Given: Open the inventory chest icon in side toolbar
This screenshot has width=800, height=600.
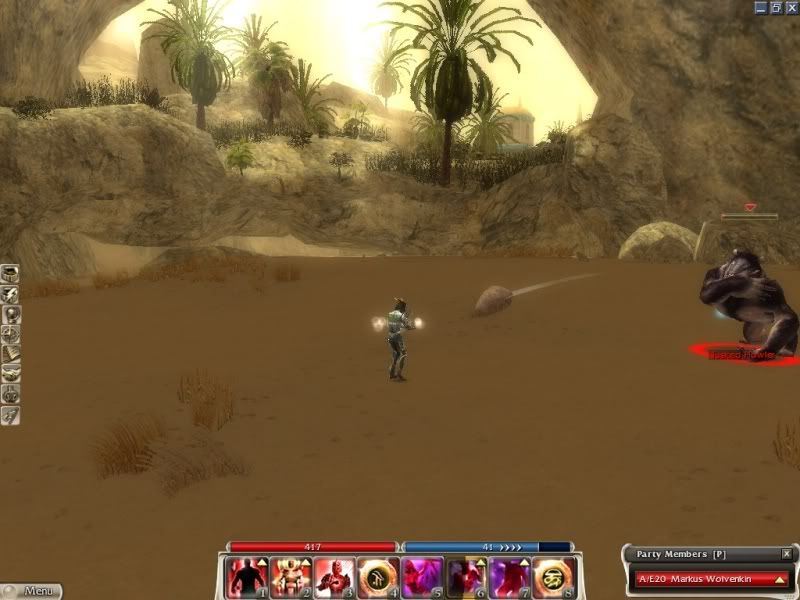Looking at the screenshot, I should point(10,273).
